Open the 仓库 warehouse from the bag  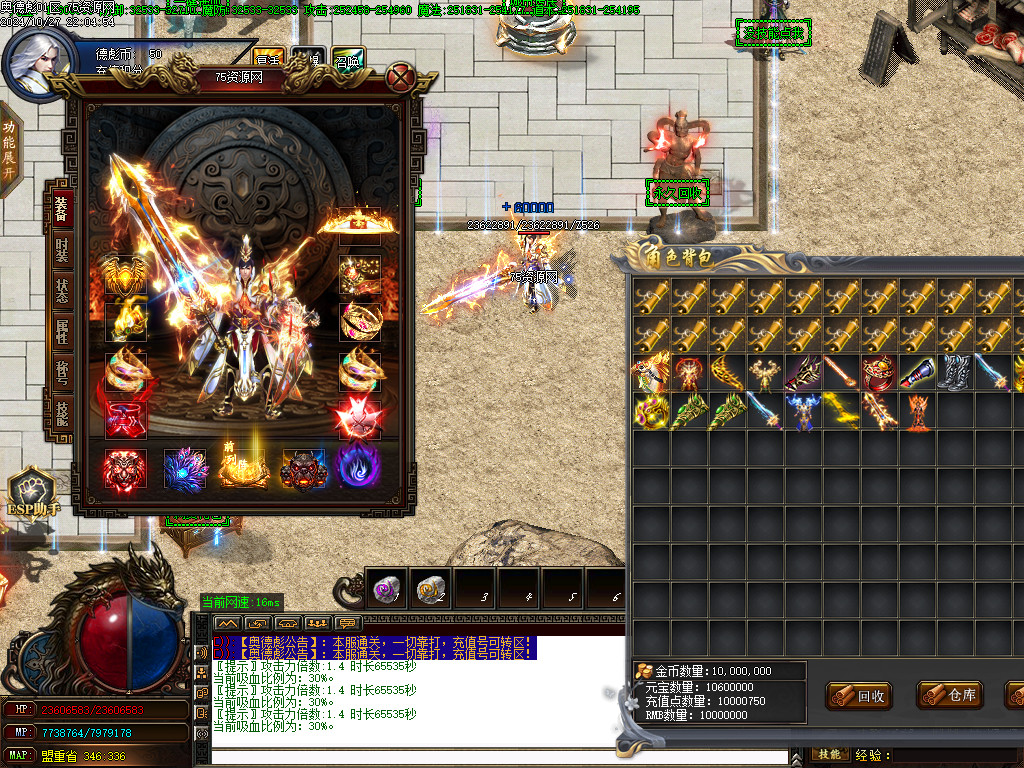pos(950,696)
